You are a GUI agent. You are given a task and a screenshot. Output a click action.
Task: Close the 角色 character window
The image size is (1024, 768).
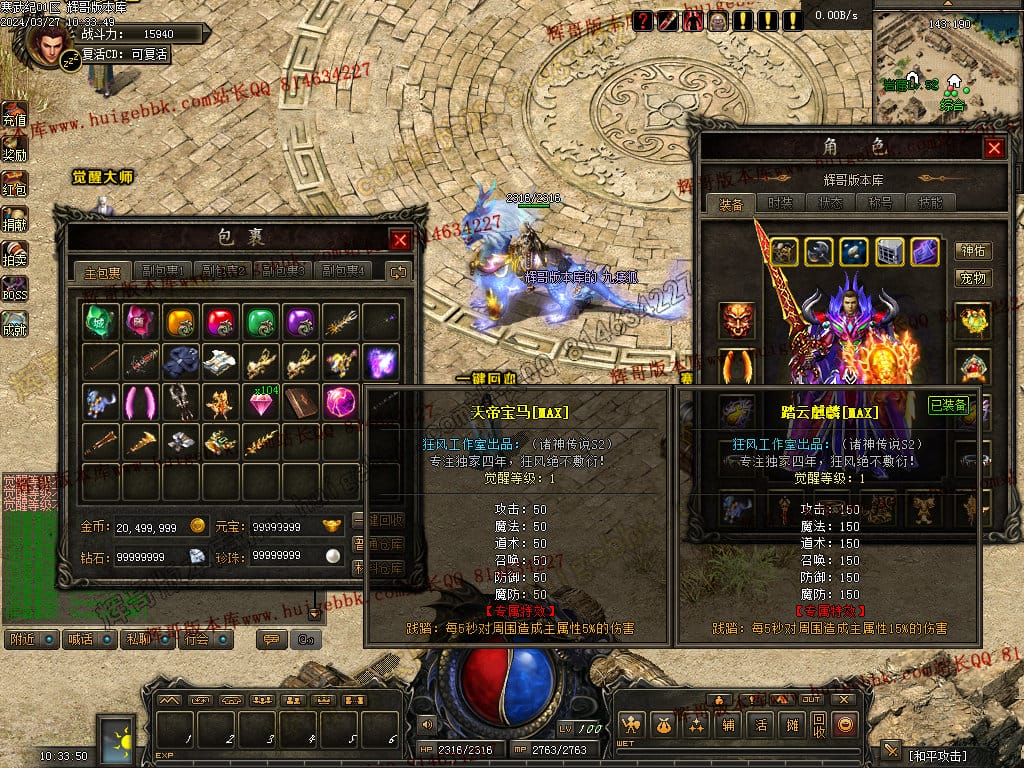994,148
